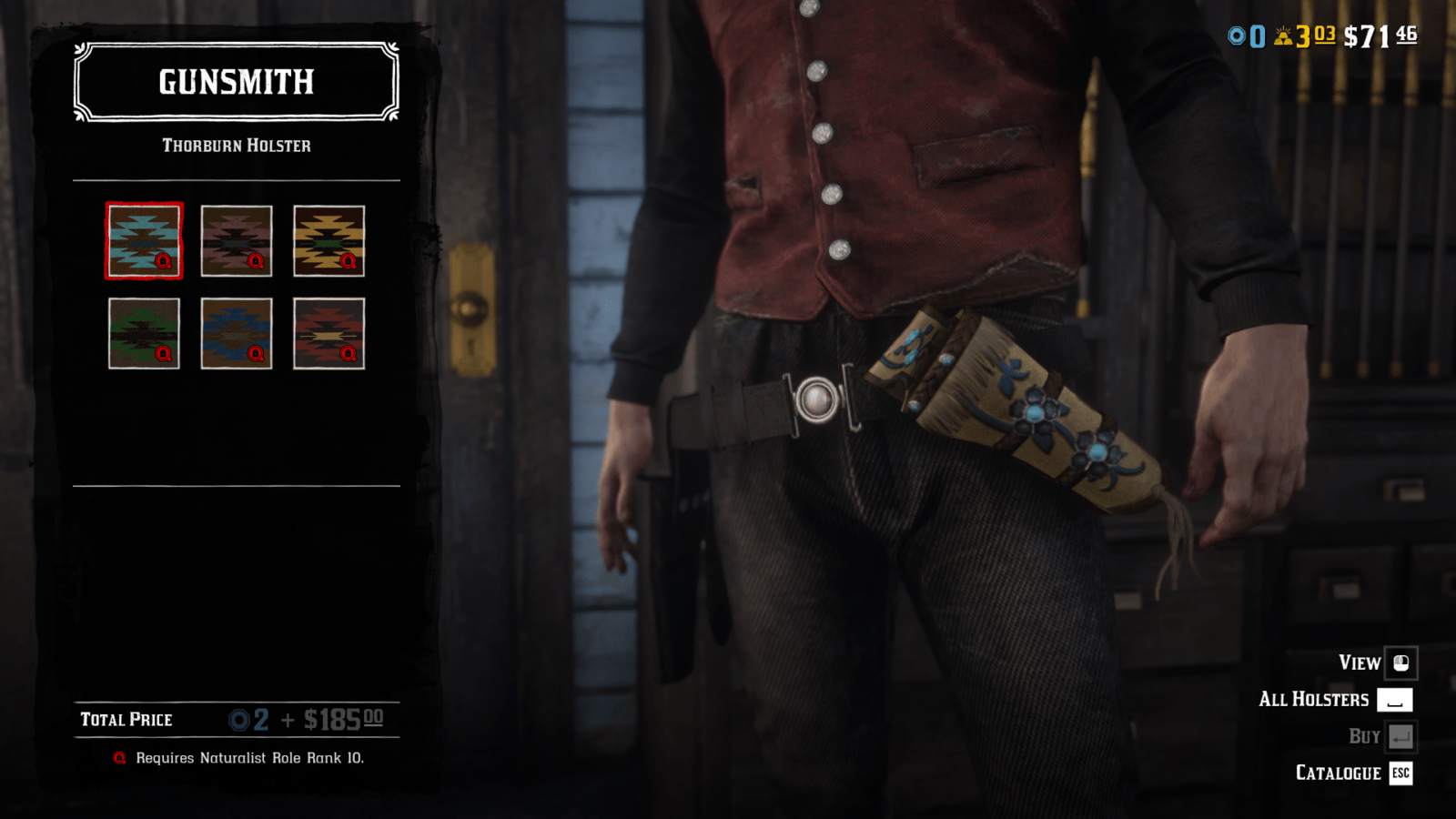Image resolution: width=1456 pixels, height=819 pixels.
Task: Pick the dark red holster swatch
Action: click(329, 333)
